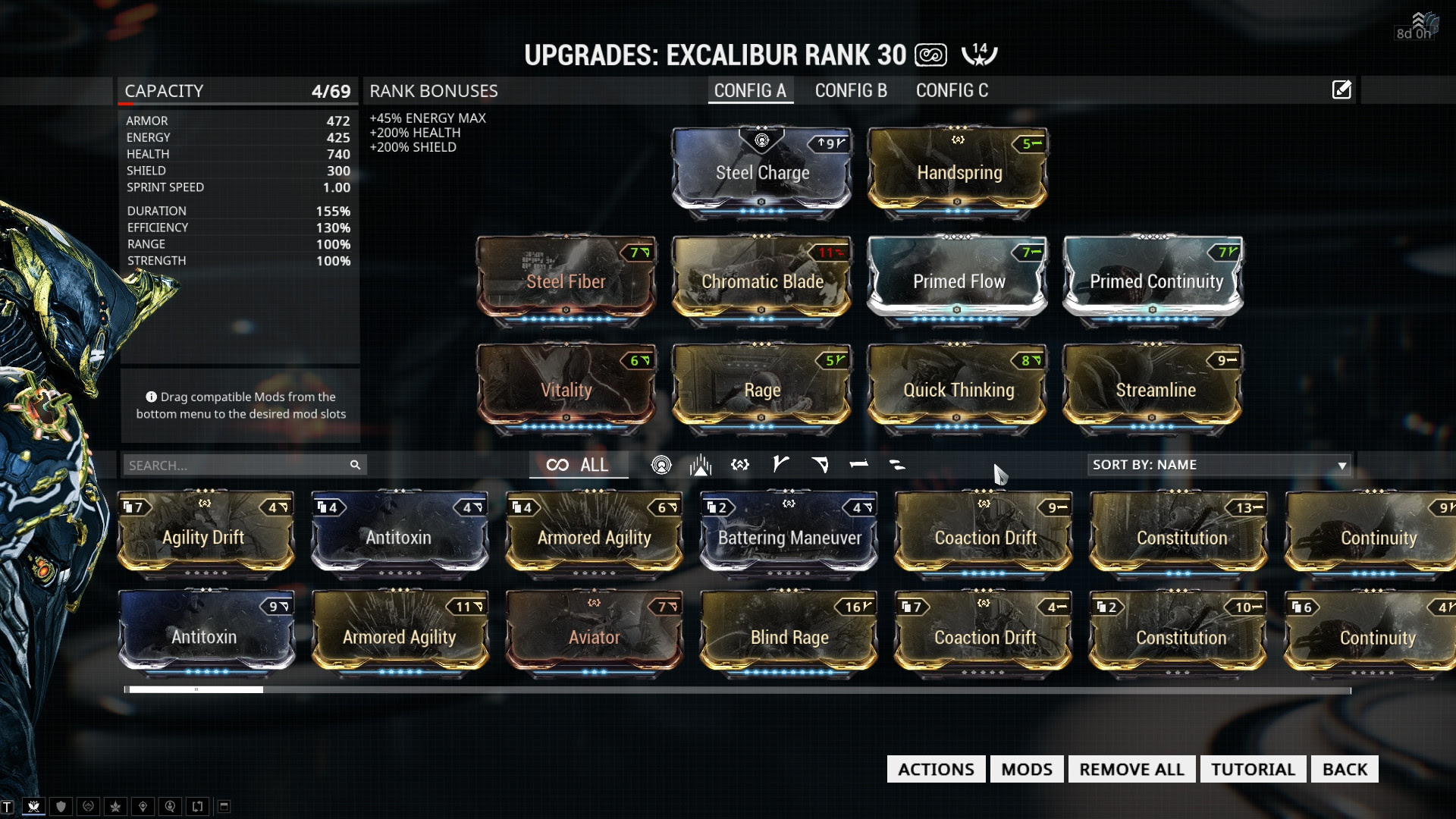Show all mods with the ALL filter
The image size is (1456, 819).
[x=578, y=465]
